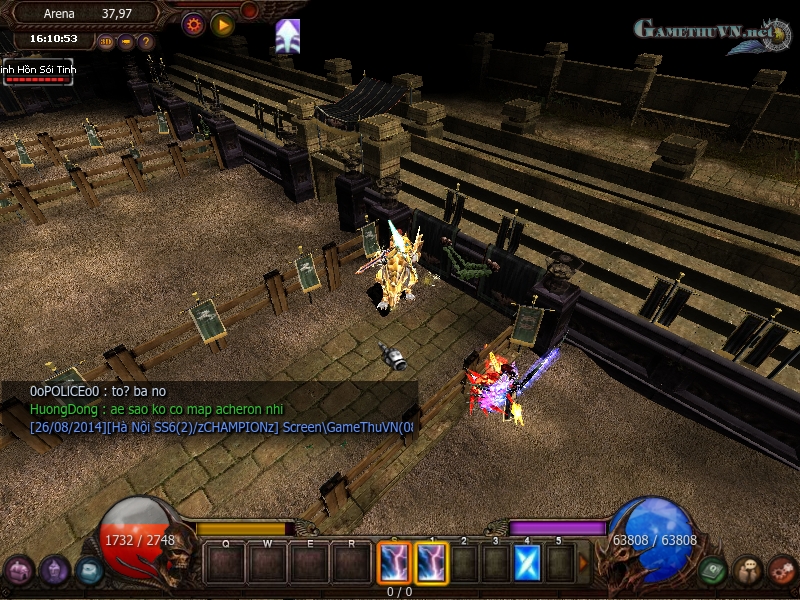Screen dimensions: 800x600
Task: Open the green book icon
Action: click(711, 570)
